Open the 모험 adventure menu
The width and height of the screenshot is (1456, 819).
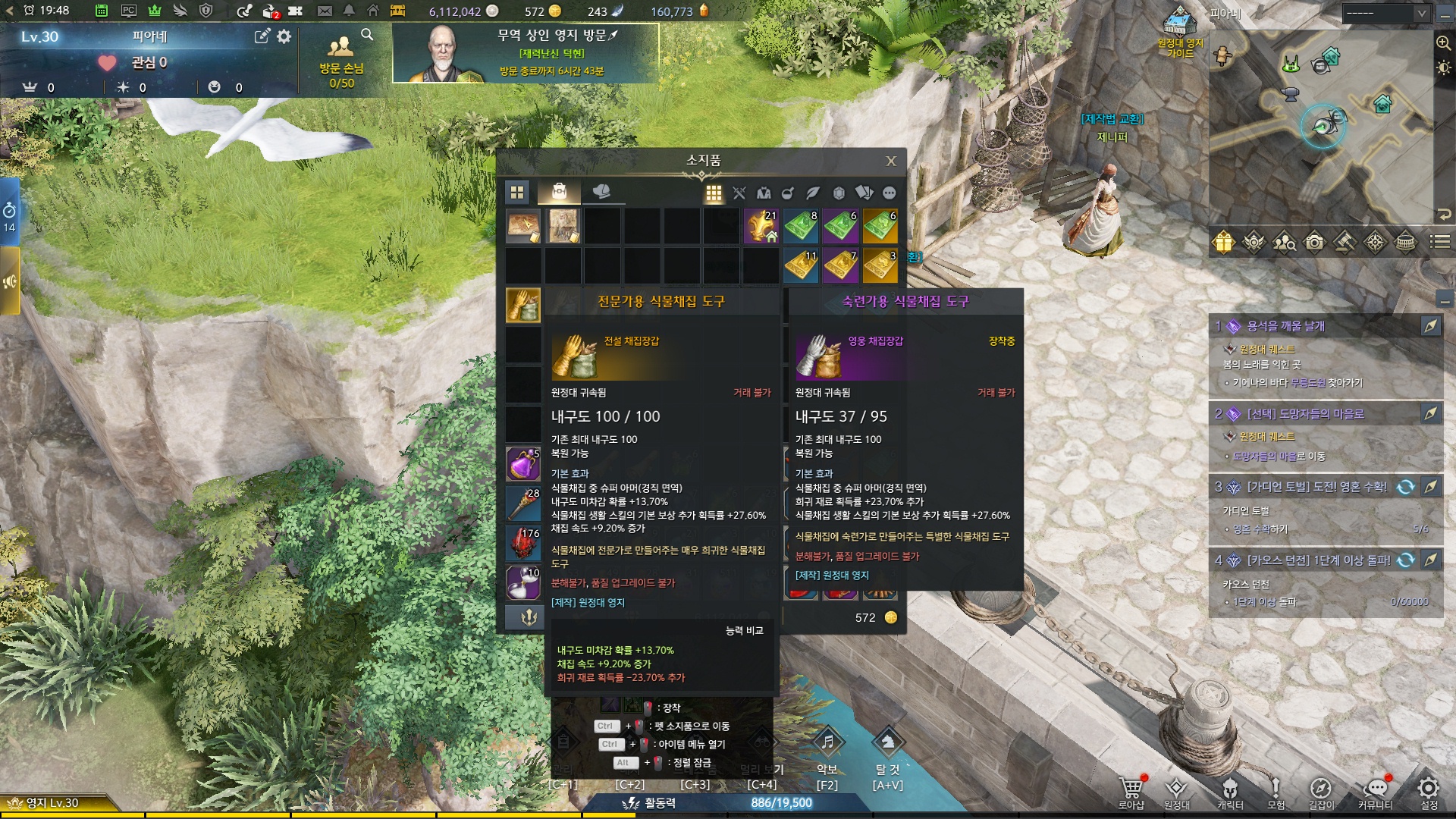coord(1276,791)
